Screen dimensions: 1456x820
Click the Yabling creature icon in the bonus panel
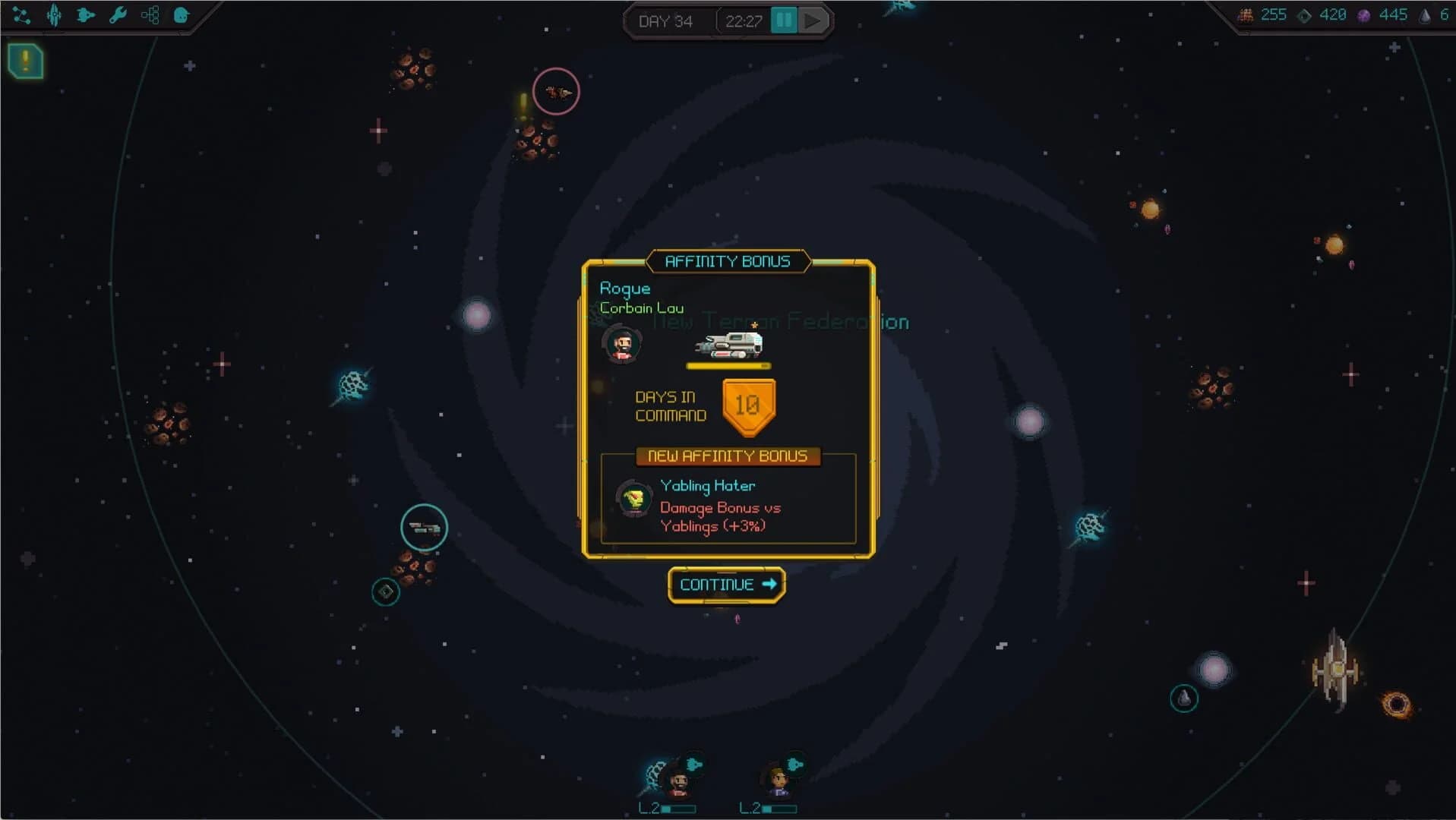click(x=634, y=499)
